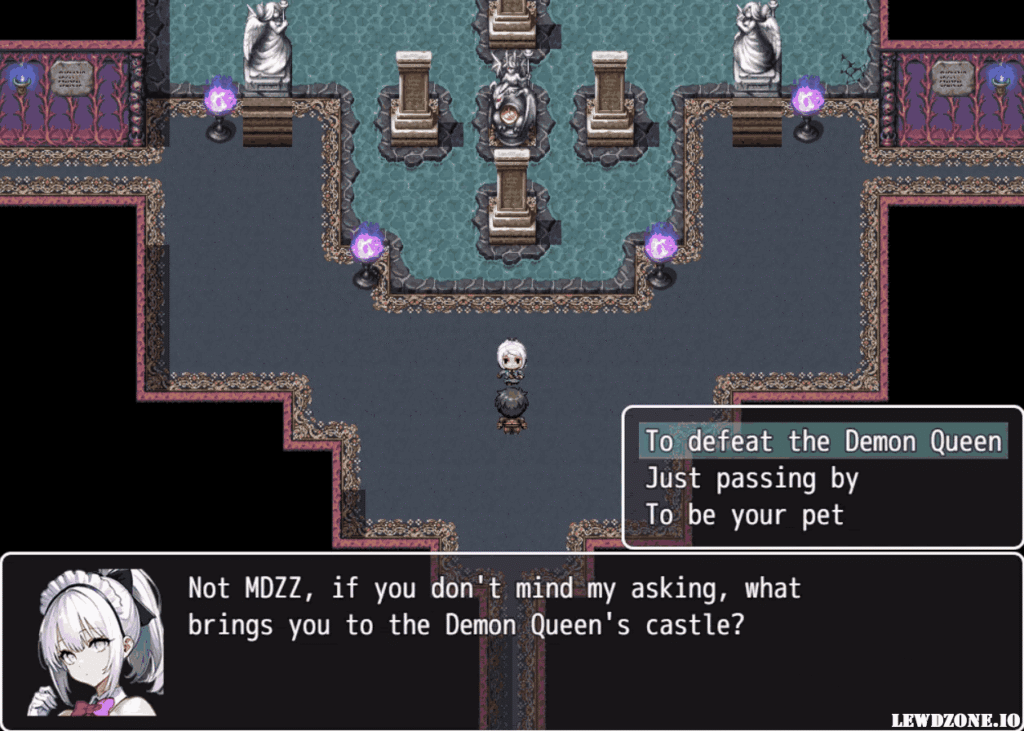
Task: Select the "Just passing by" answer
Action: 752,479
